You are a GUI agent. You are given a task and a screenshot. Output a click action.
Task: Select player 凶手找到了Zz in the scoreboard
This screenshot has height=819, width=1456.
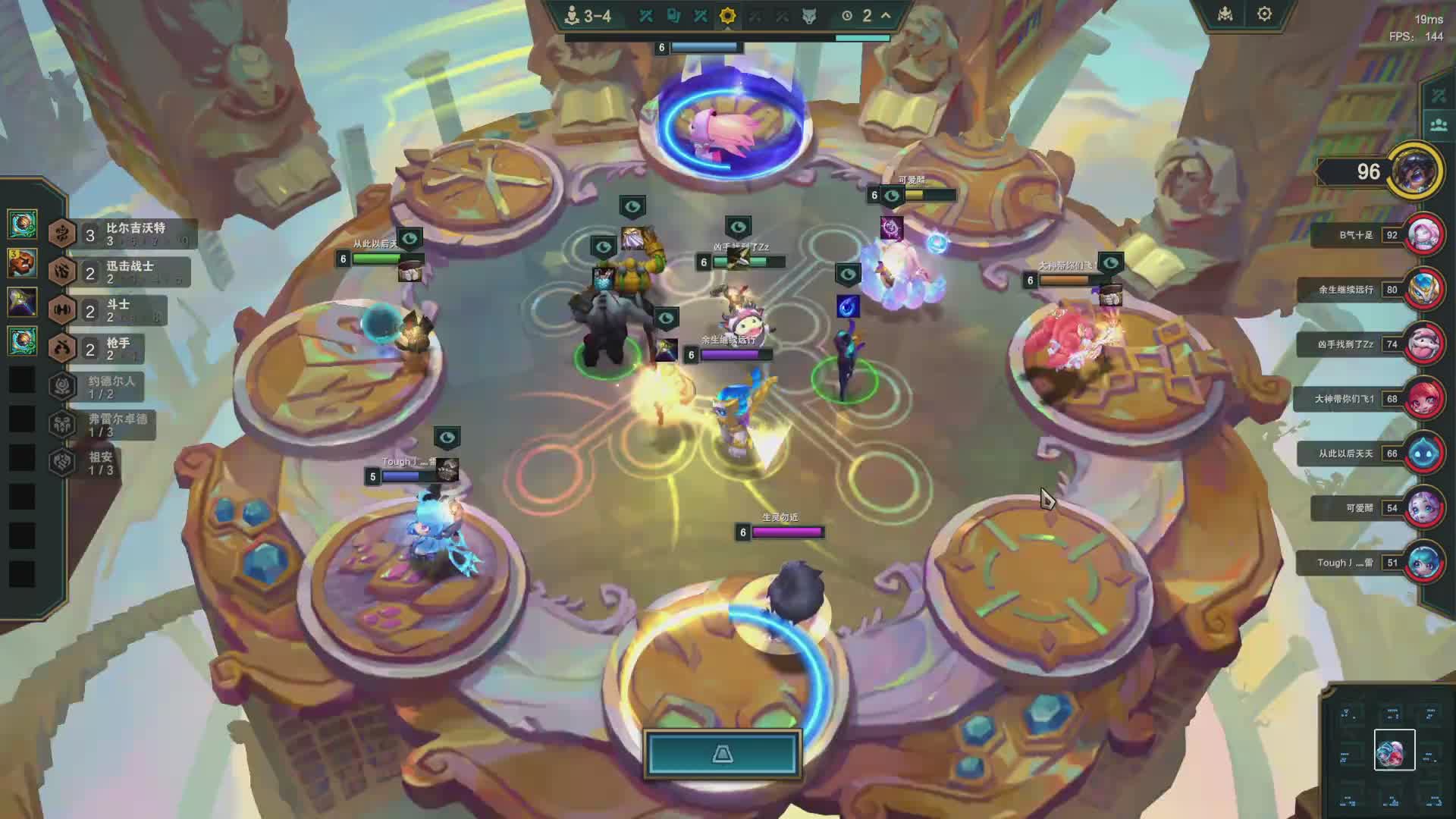tap(1424, 344)
